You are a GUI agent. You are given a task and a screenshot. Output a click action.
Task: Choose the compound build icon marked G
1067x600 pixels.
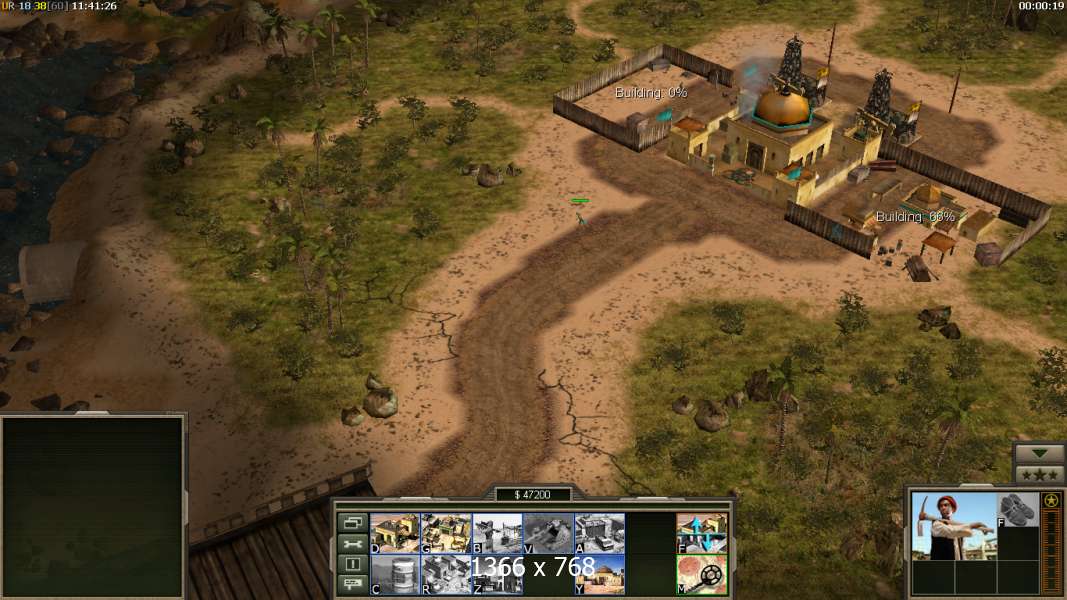tap(446, 533)
